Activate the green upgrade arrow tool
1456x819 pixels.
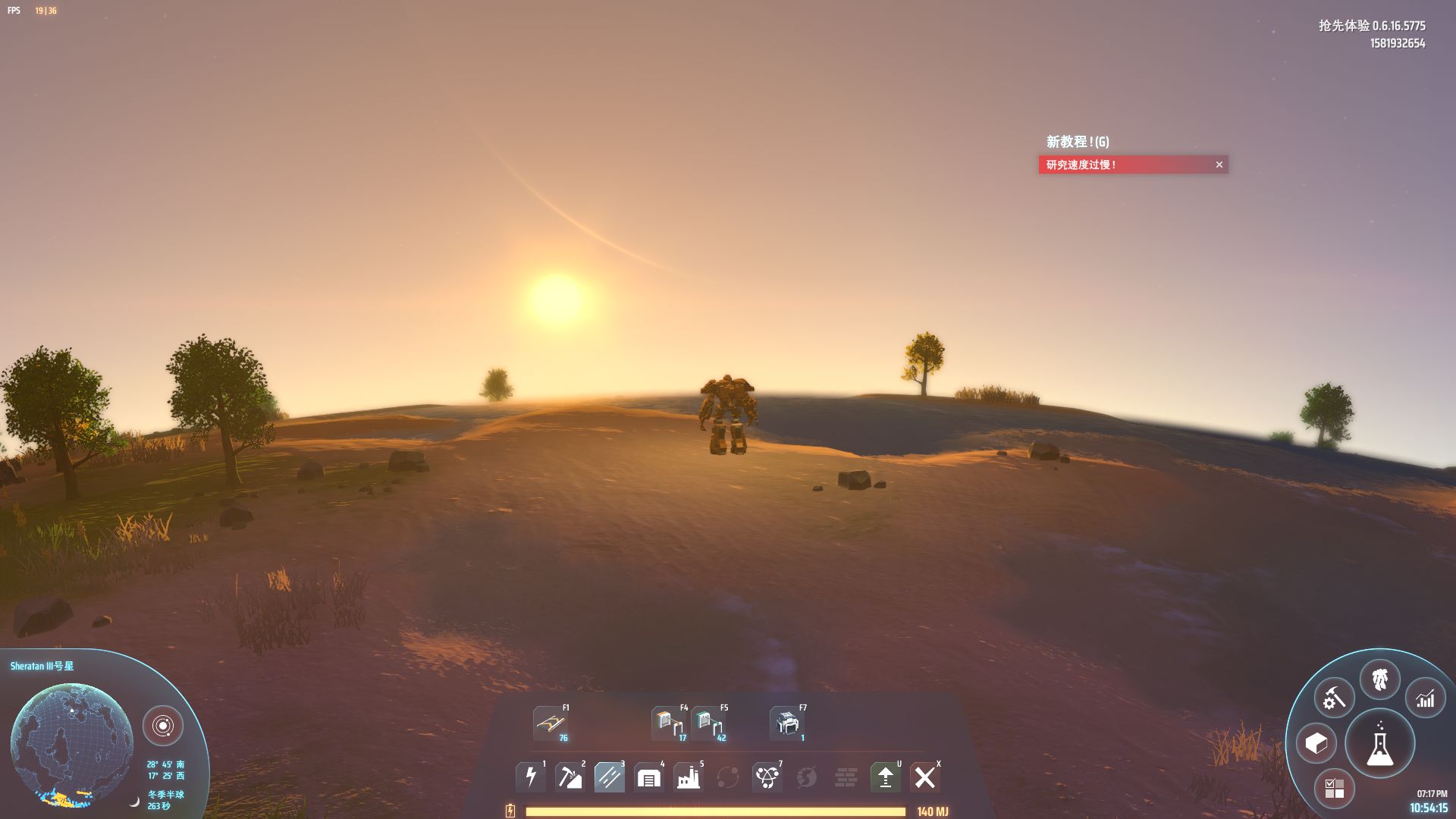pyautogui.click(x=885, y=777)
